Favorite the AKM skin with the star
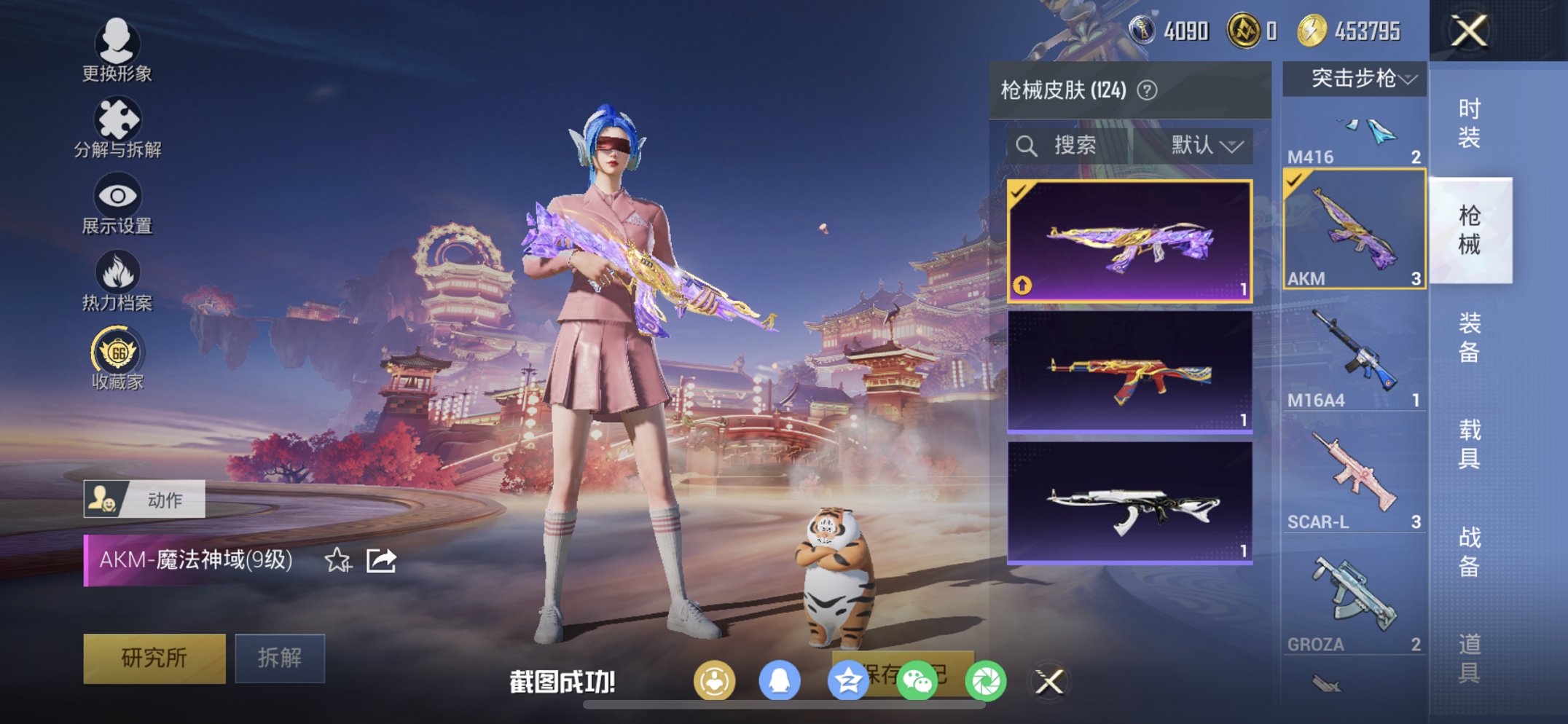 [x=336, y=559]
